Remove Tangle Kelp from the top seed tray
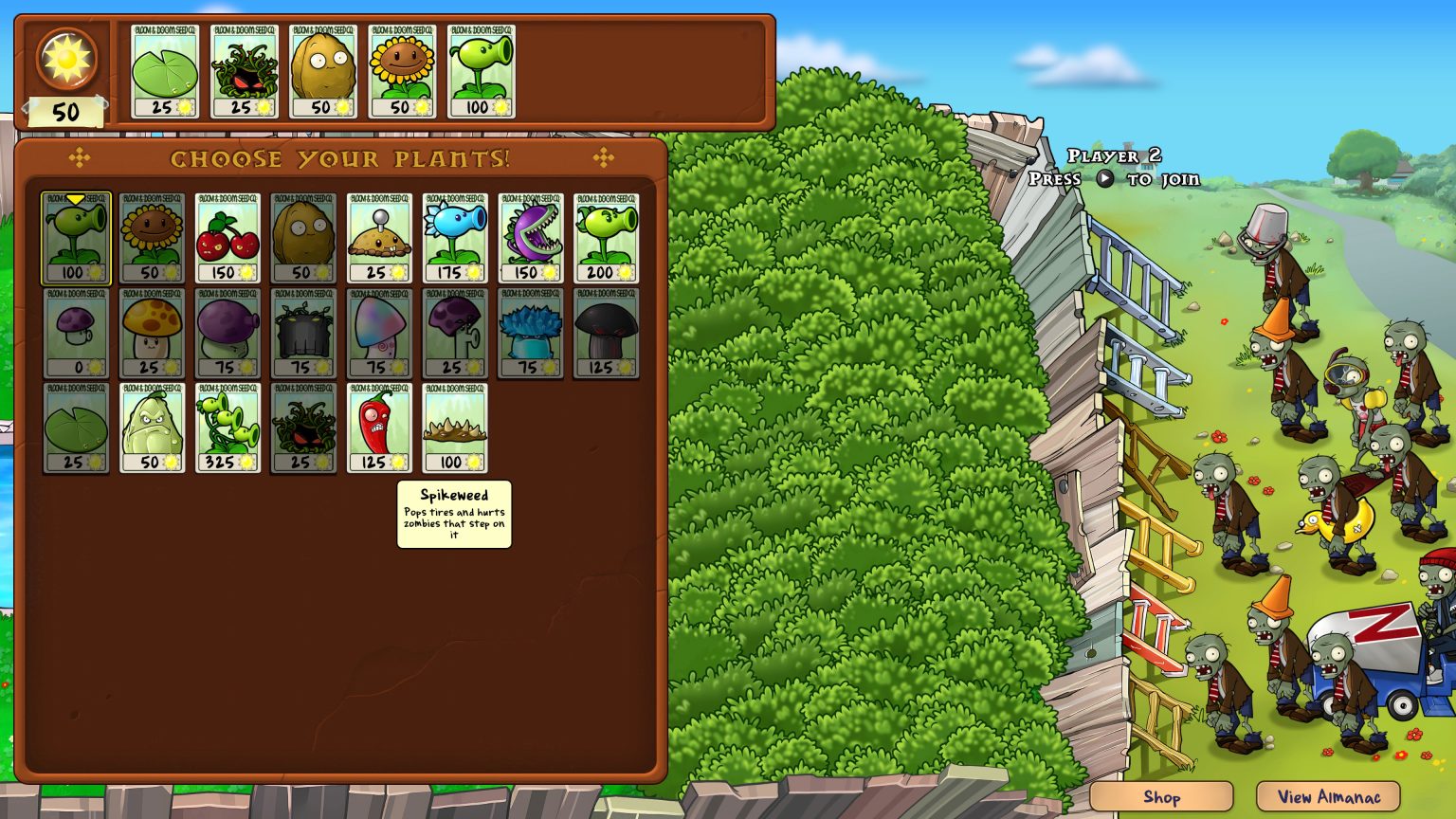 pos(244,71)
